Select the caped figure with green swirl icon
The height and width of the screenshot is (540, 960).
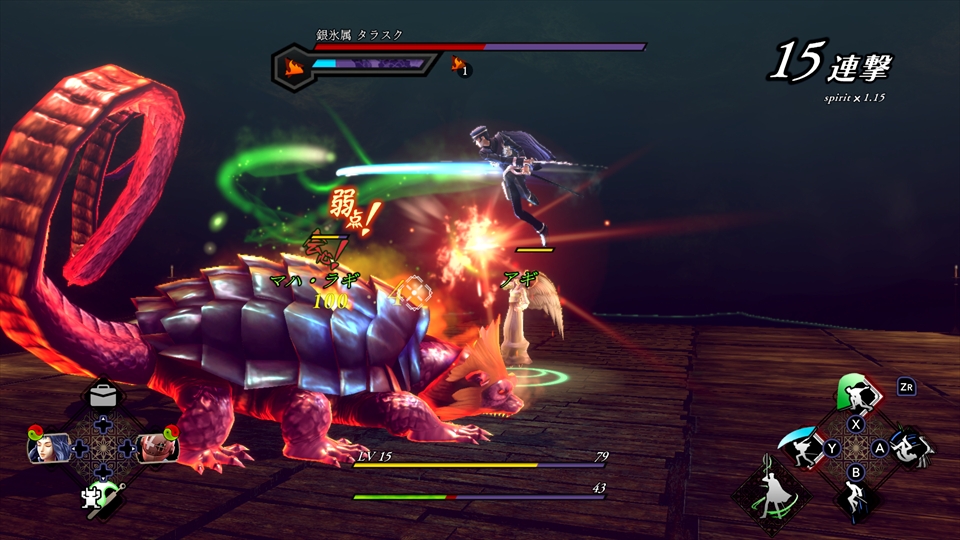tap(771, 490)
